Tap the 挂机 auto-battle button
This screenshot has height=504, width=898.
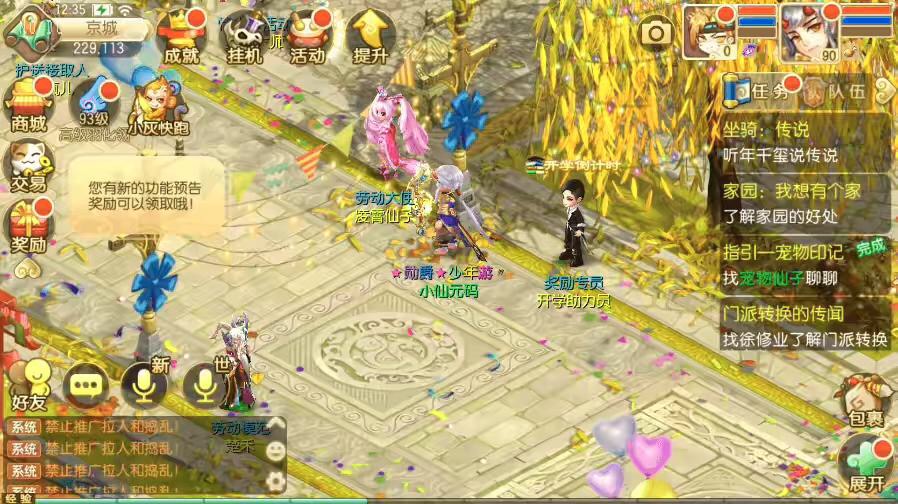pos(243,38)
